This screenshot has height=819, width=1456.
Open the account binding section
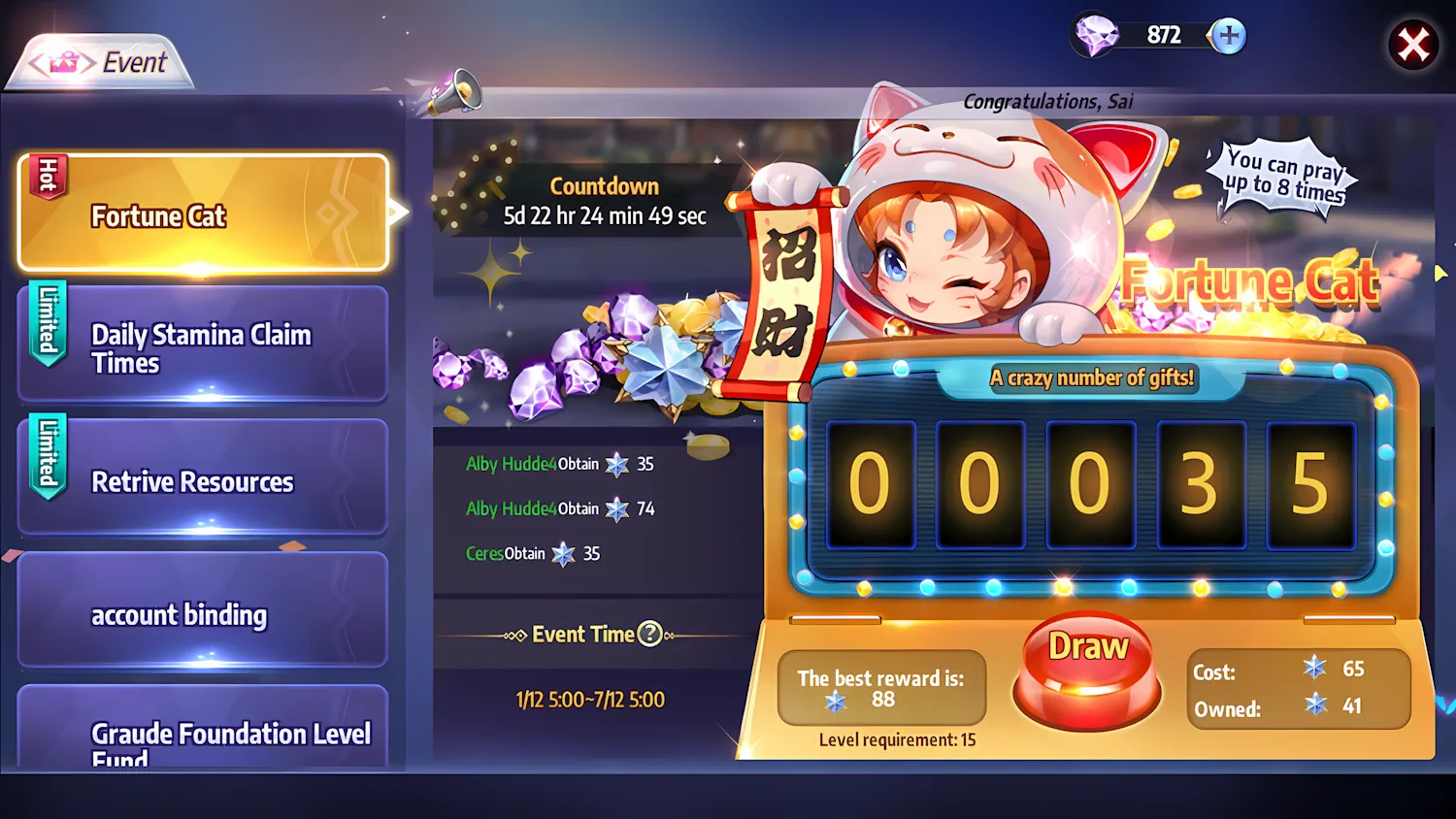click(180, 614)
